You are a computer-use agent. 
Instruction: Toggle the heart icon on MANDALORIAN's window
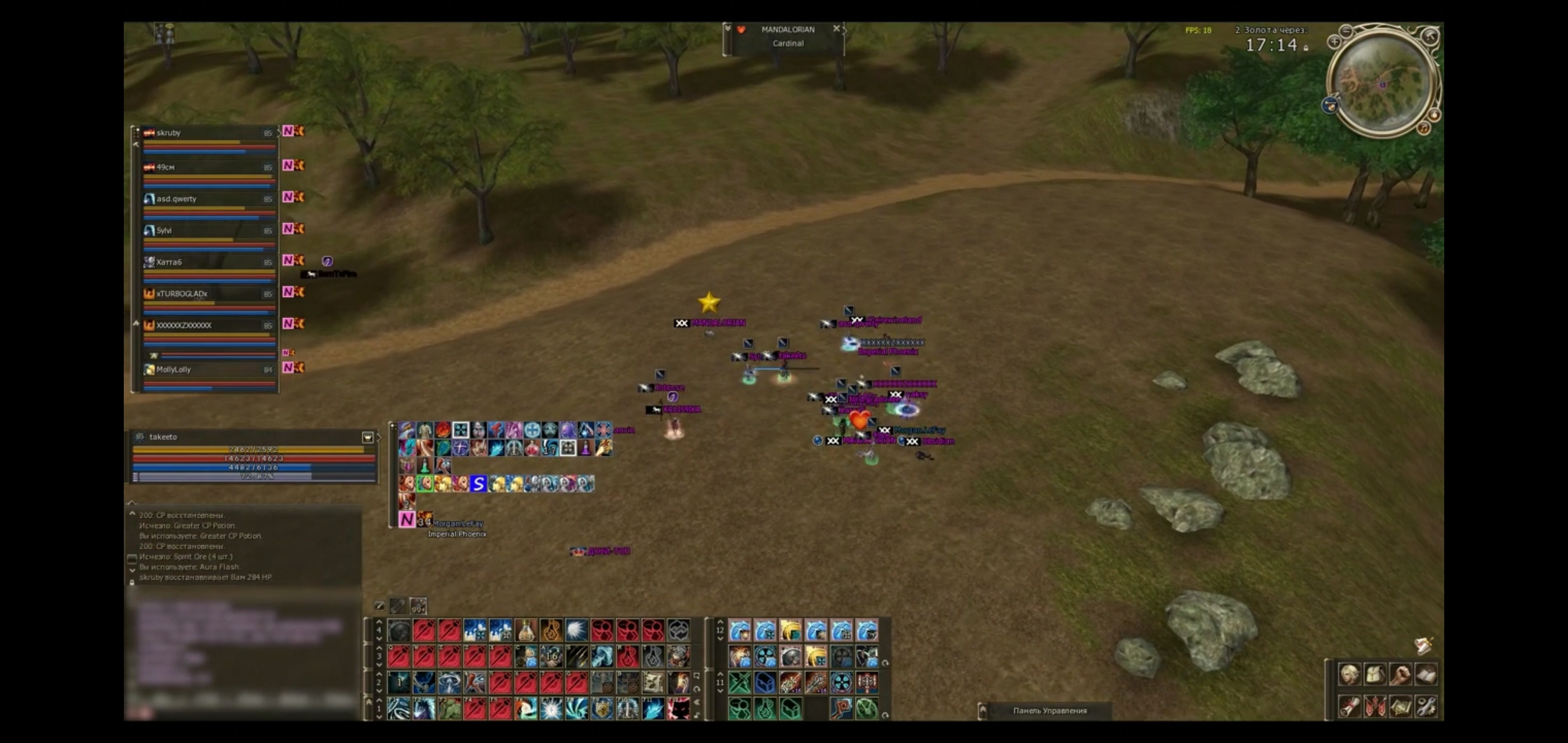[741, 29]
